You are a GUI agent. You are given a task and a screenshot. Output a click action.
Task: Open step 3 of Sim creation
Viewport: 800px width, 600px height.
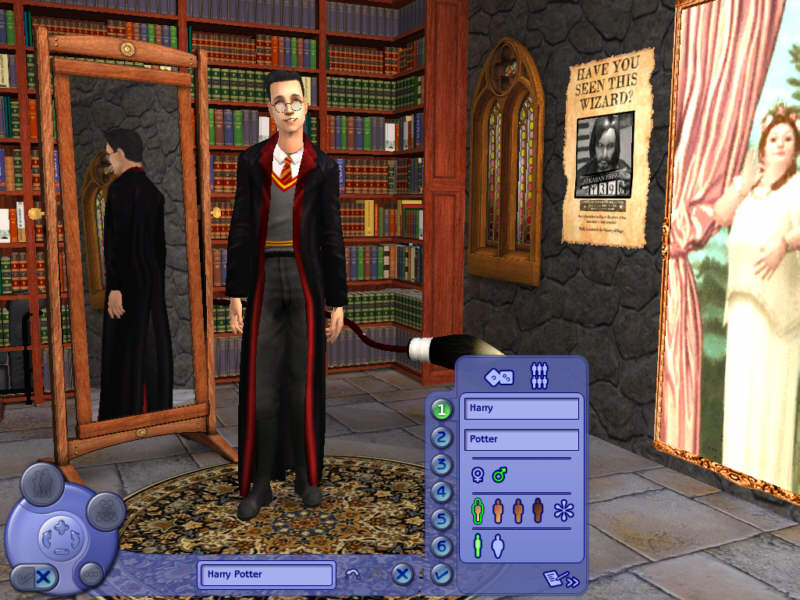[x=442, y=464]
